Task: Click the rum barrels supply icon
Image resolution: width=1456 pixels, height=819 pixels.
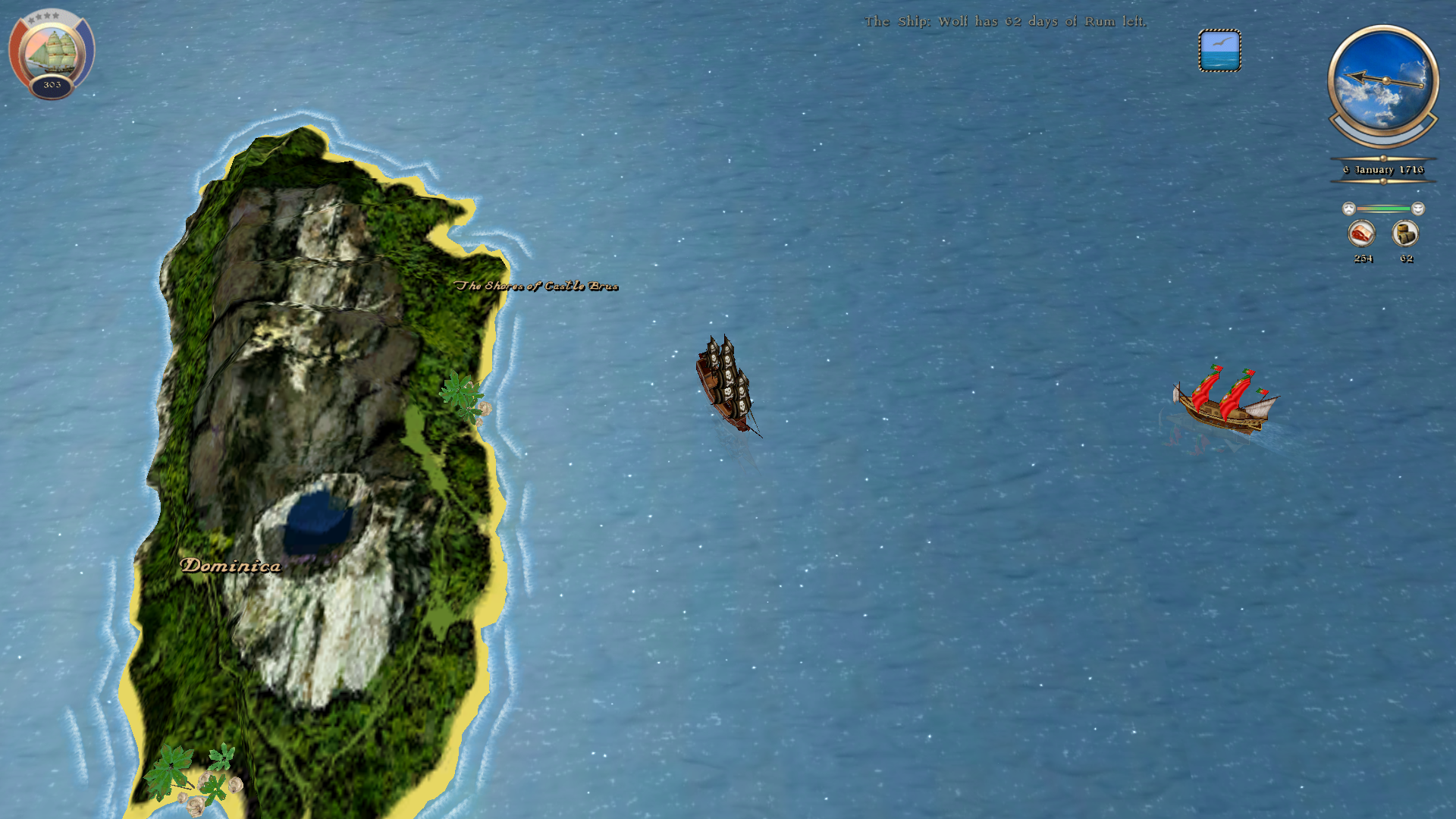Action: click(x=1405, y=234)
